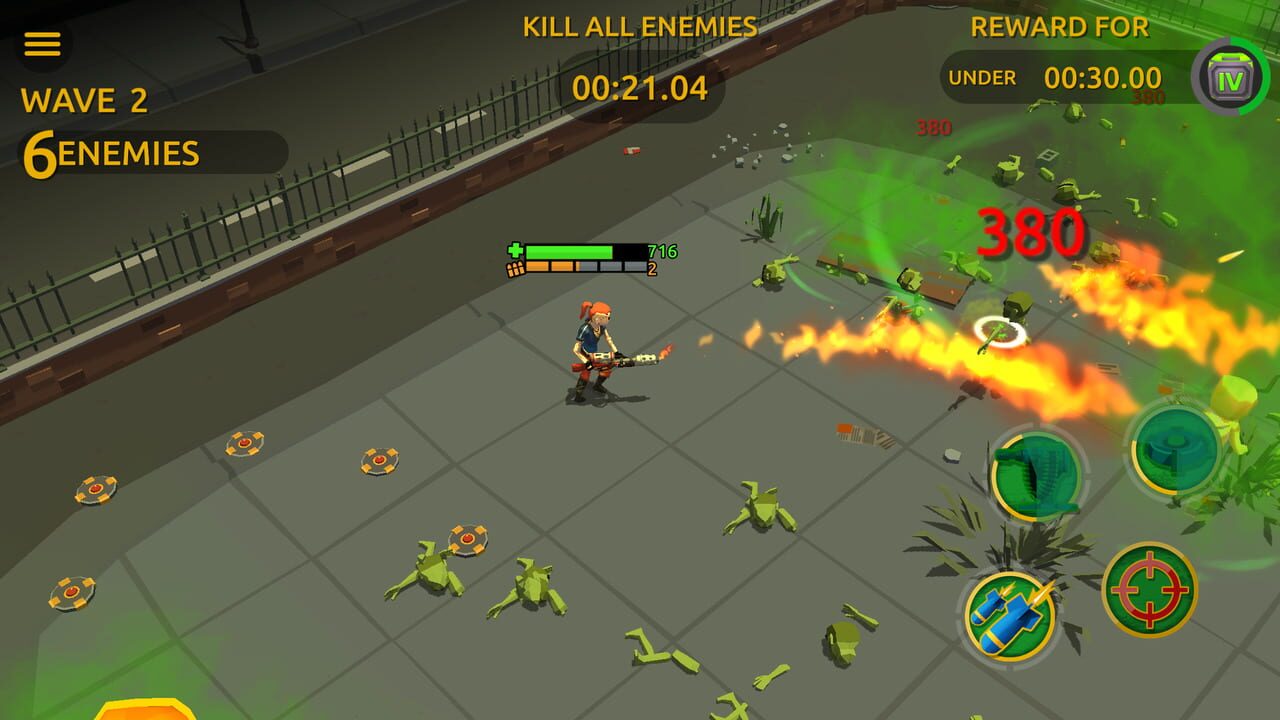The width and height of the screenshot is (1280, 720).
Task: Open the hamburger menu
Action: (x=42, y=42)
